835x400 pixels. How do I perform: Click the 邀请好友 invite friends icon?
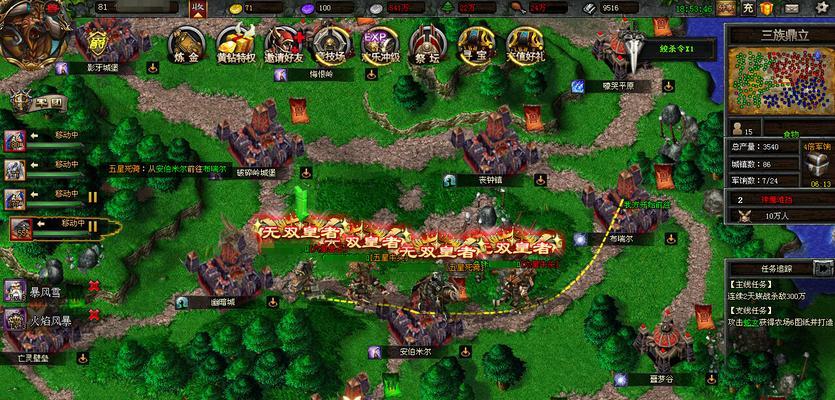pos(284,45)
